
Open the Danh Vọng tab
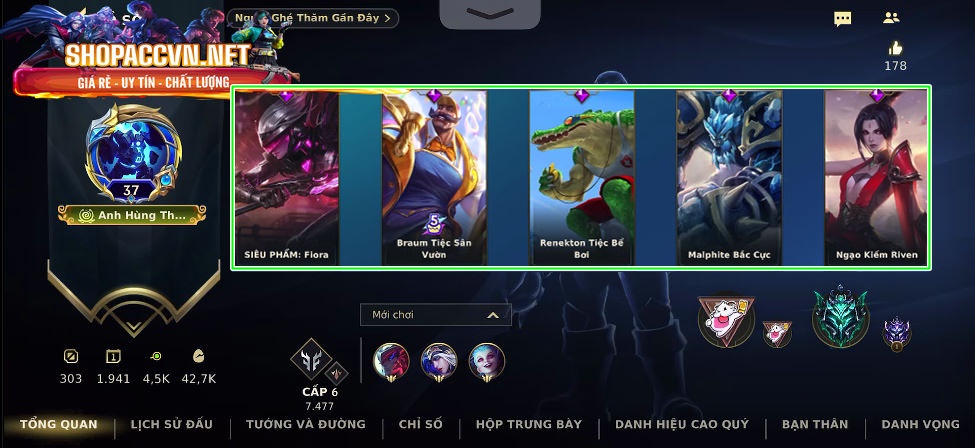point(914,424)
